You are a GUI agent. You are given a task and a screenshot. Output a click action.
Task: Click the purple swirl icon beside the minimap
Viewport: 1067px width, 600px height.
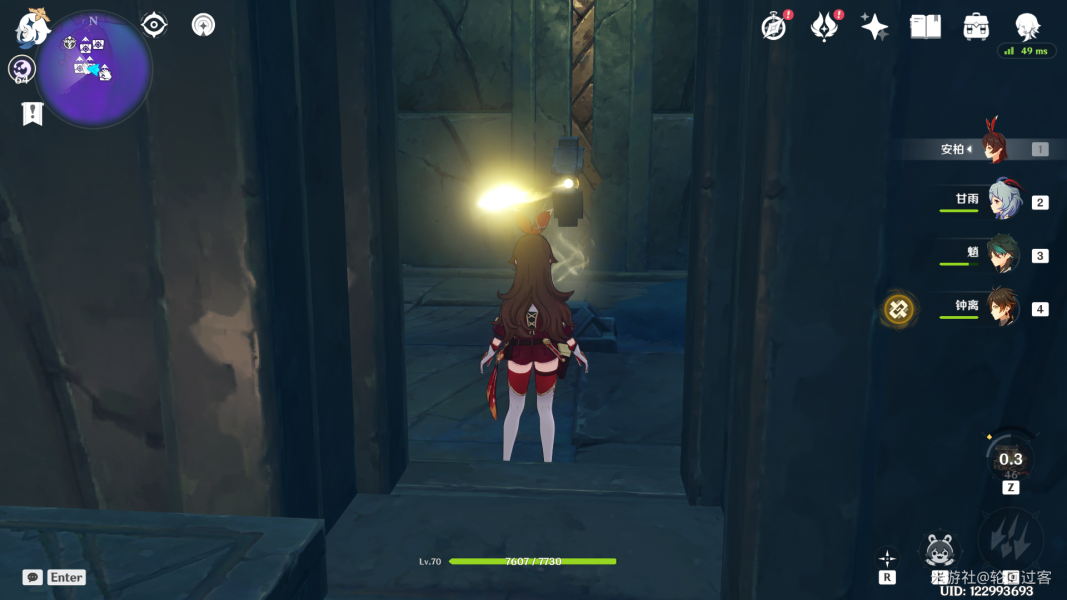(x=21, y=69)
